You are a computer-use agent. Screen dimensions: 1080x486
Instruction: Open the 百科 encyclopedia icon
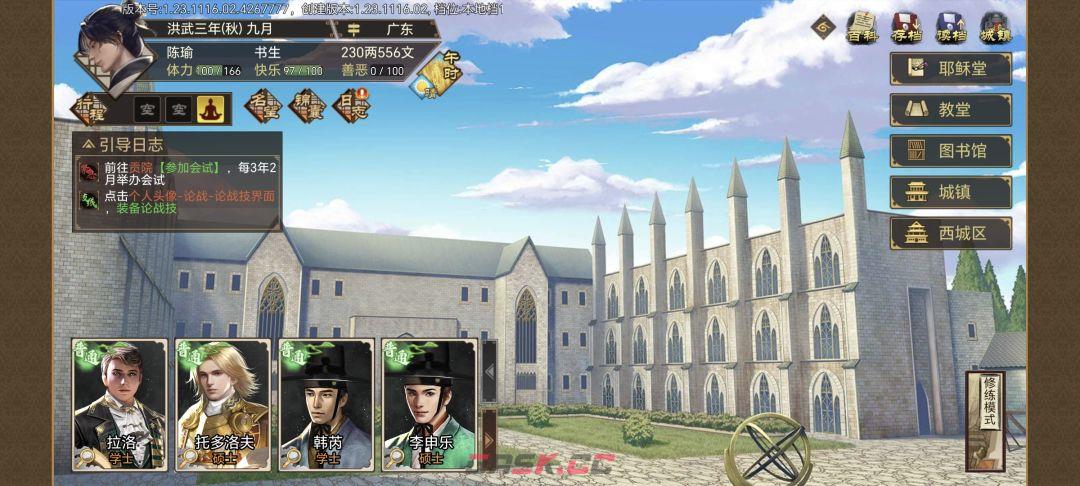pyautogui.click(x=861, y=27)
